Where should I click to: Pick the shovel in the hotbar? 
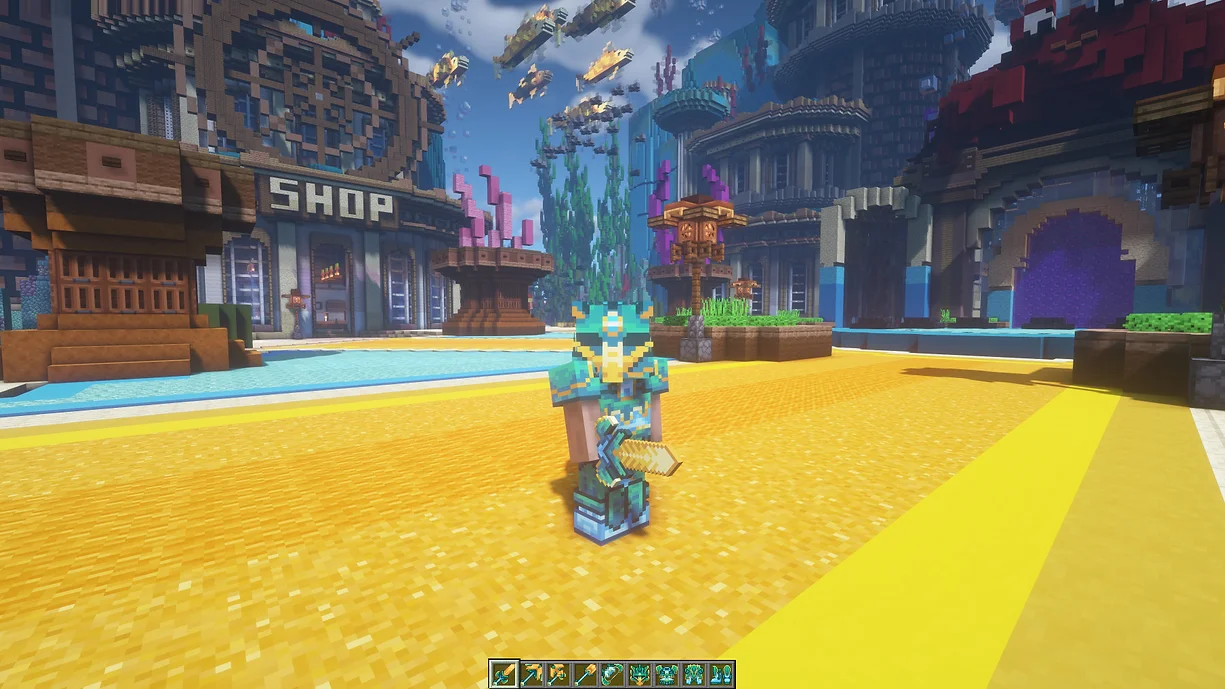tap(584, 674)
